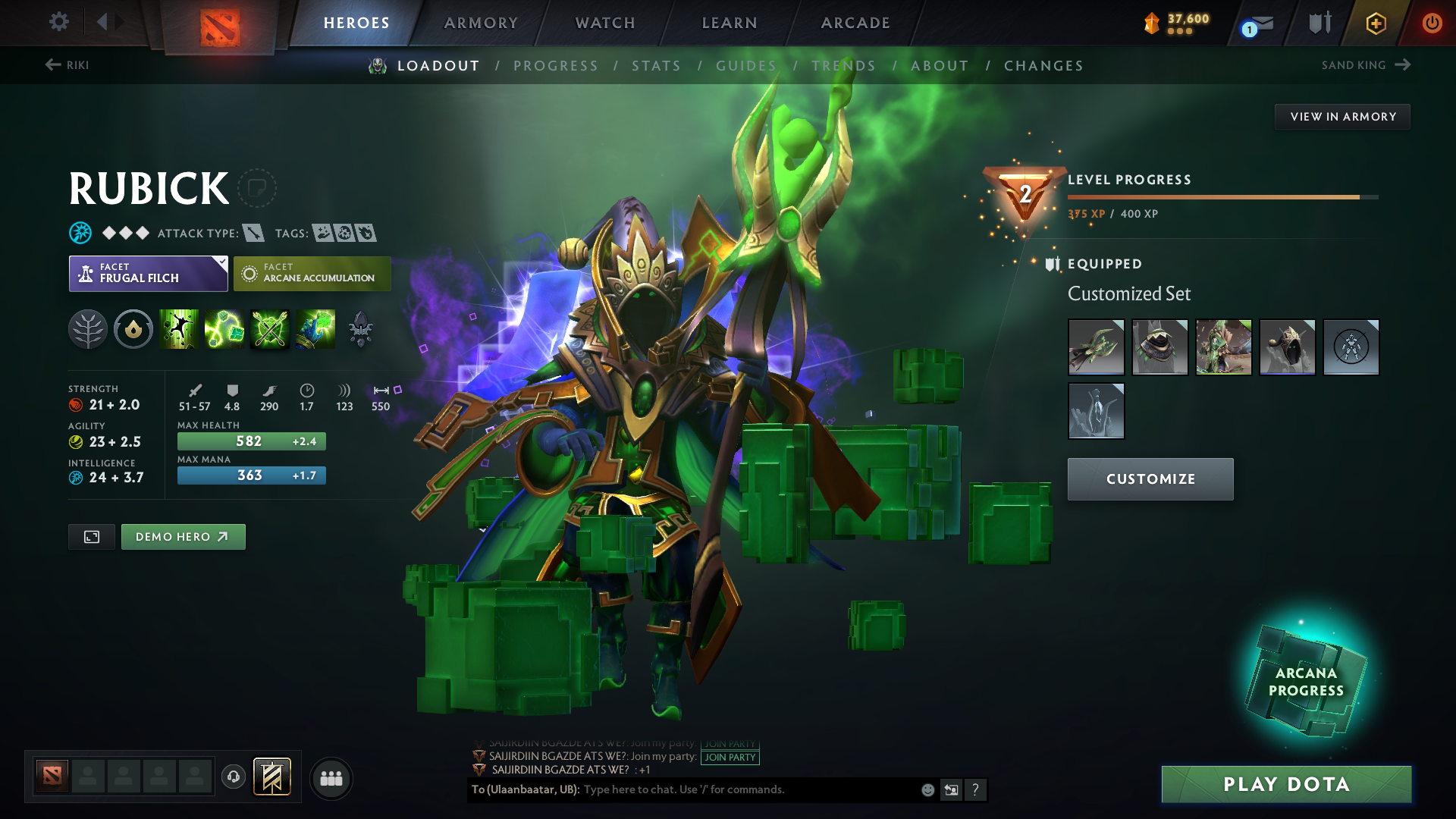This screenshot has height=819, width=1456.
Task: Select the first equipped item thumbnail
Action: point(1096,347)
